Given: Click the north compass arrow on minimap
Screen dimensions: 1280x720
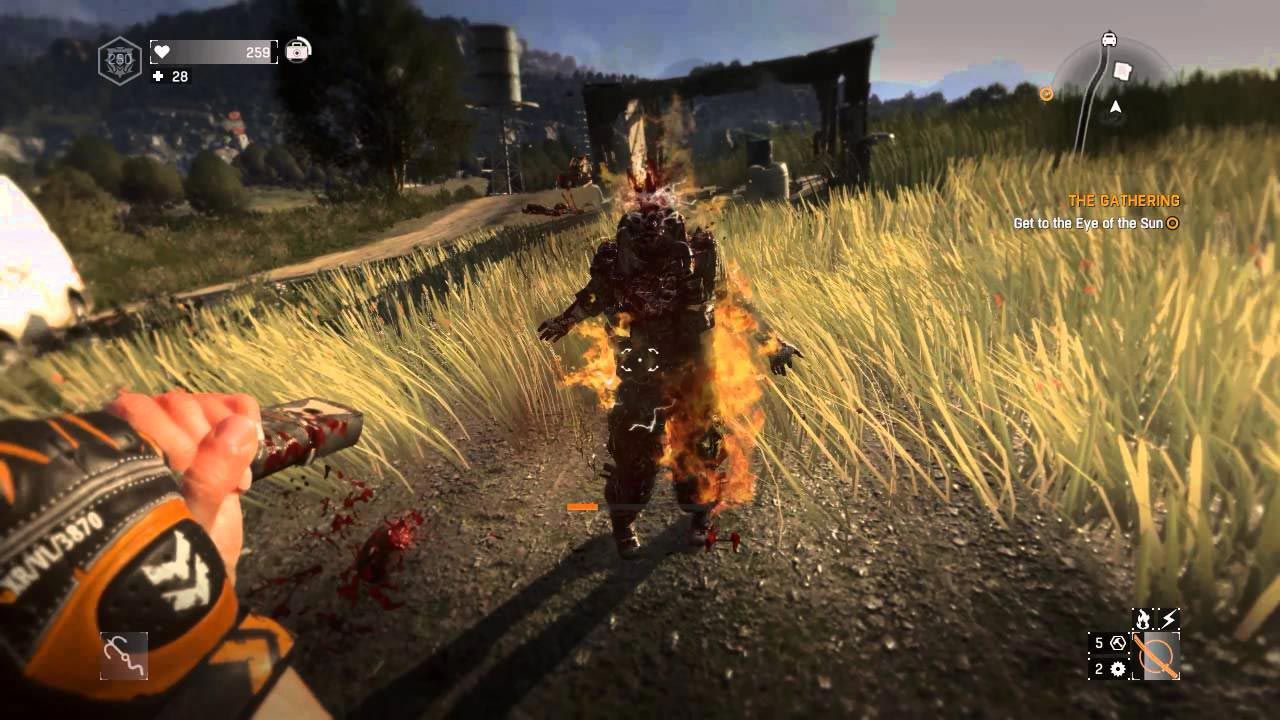Looking at the screenshot, I should (x=1116, y=106).
